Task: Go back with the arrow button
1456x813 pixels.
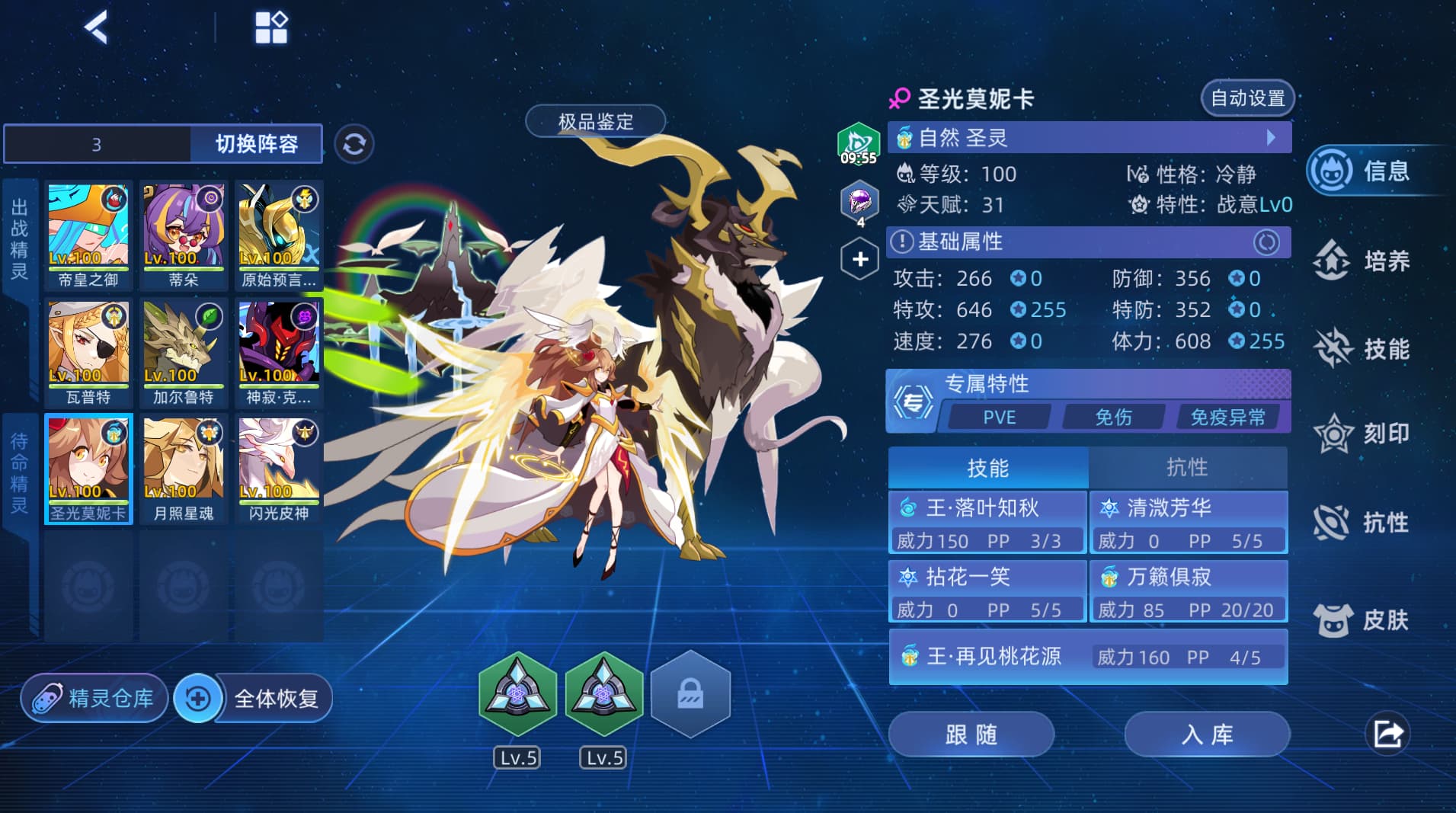Action: click(97, 28)
